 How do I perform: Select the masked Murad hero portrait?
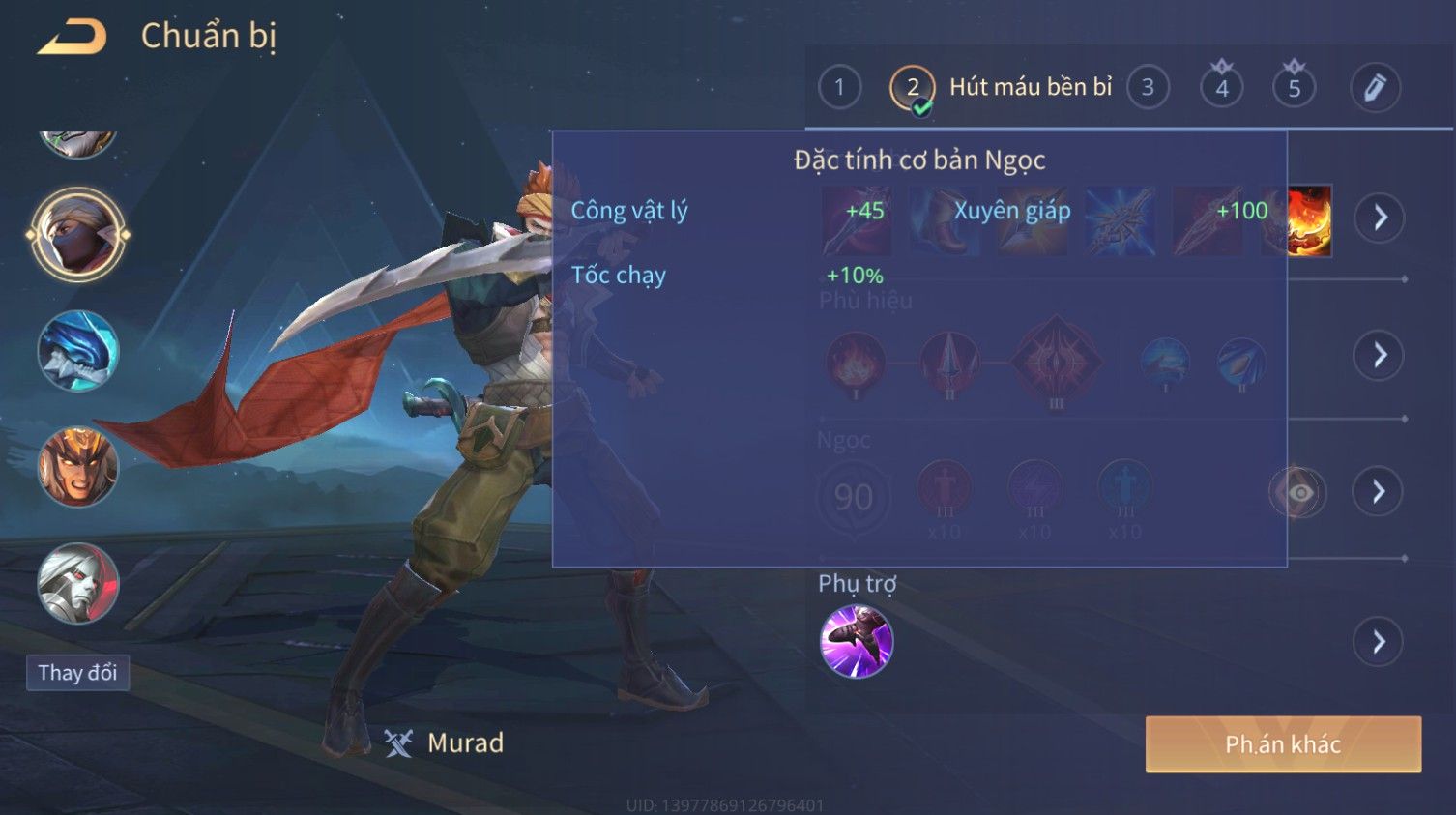(77, 235)
